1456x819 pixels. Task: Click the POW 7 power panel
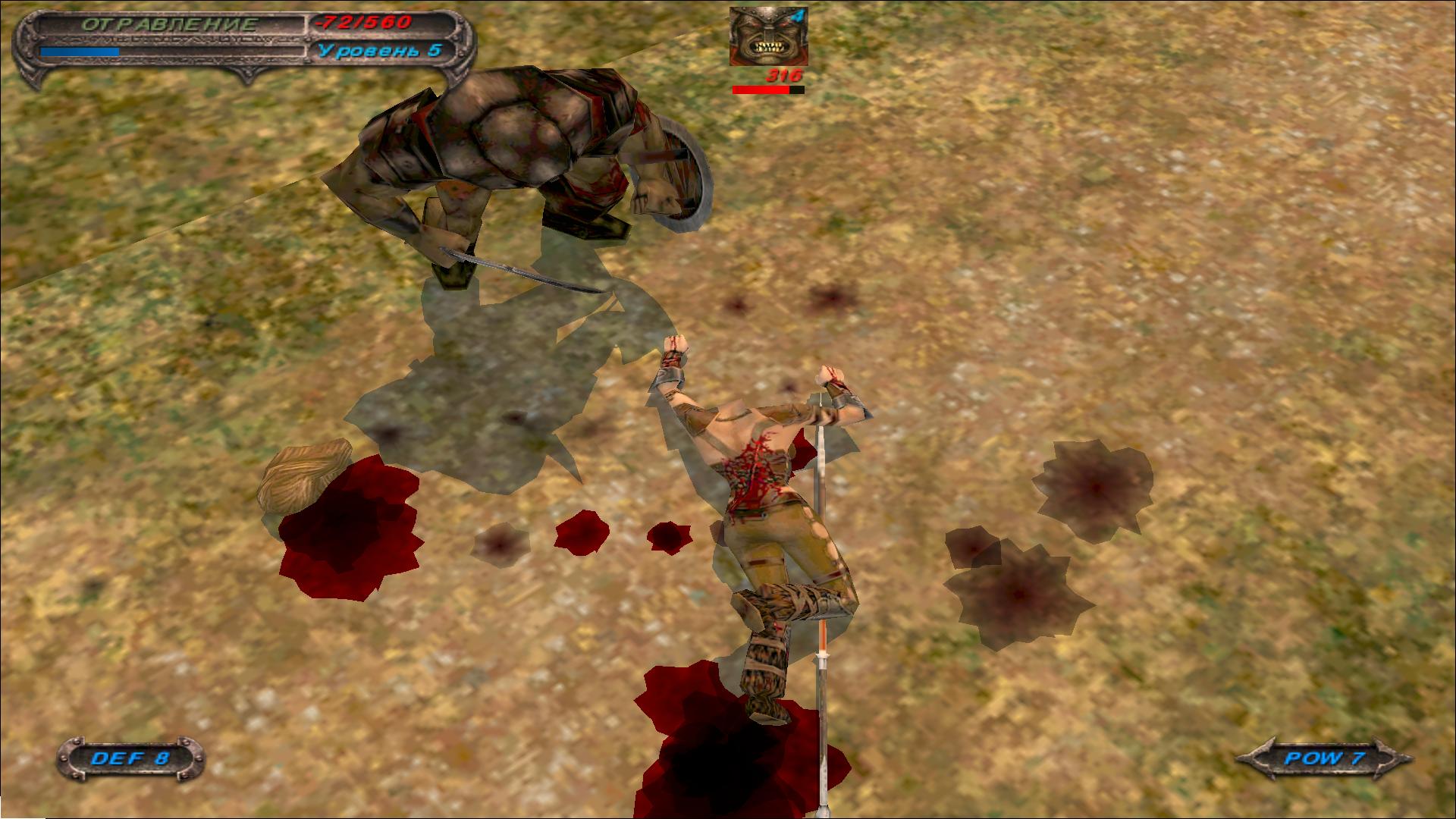point(1323,758)
